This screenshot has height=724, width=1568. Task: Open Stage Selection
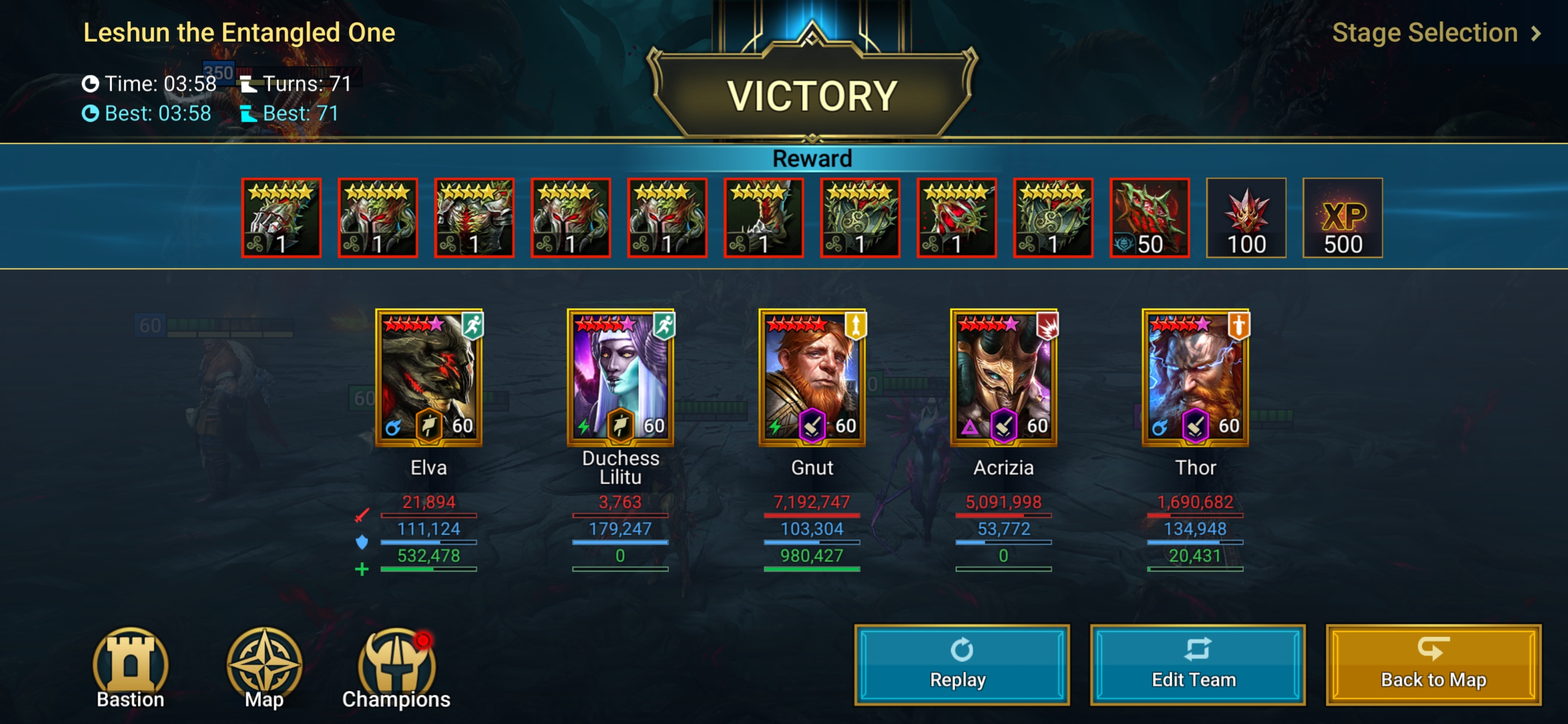(x=1435, y=33)
